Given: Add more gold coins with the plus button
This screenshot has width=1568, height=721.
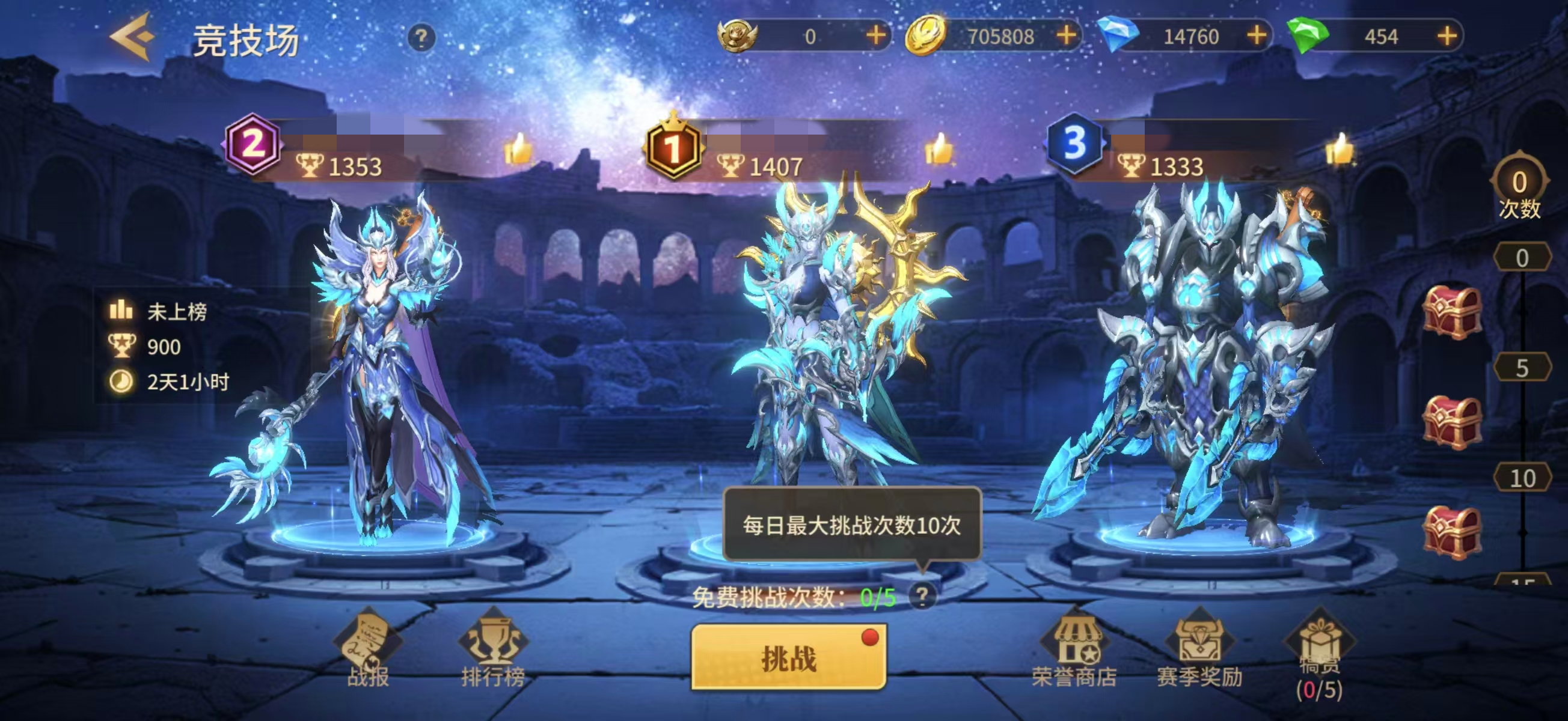Looking at the screenshot, I should pos(1069,37).
